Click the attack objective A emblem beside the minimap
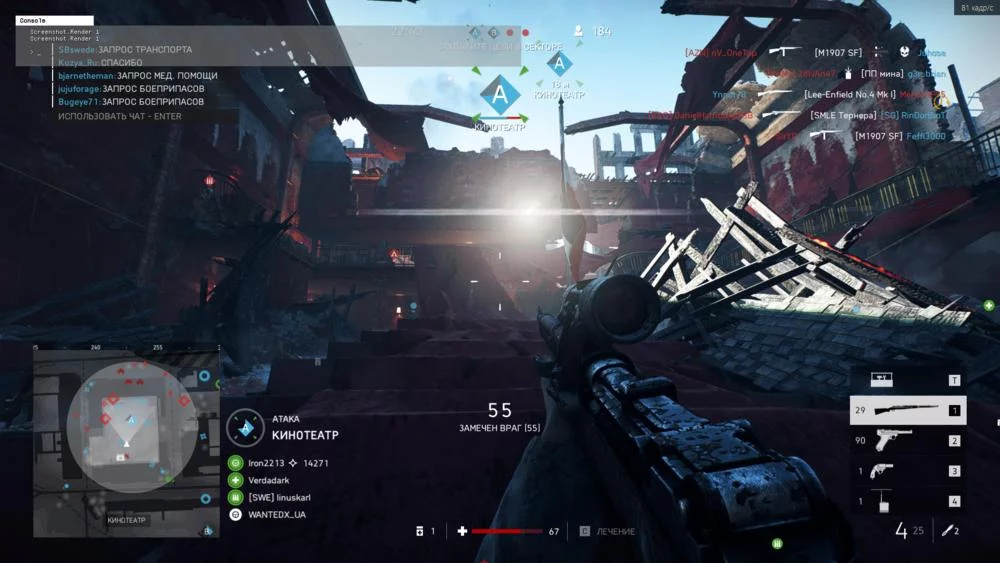 (x=245, y=427)
